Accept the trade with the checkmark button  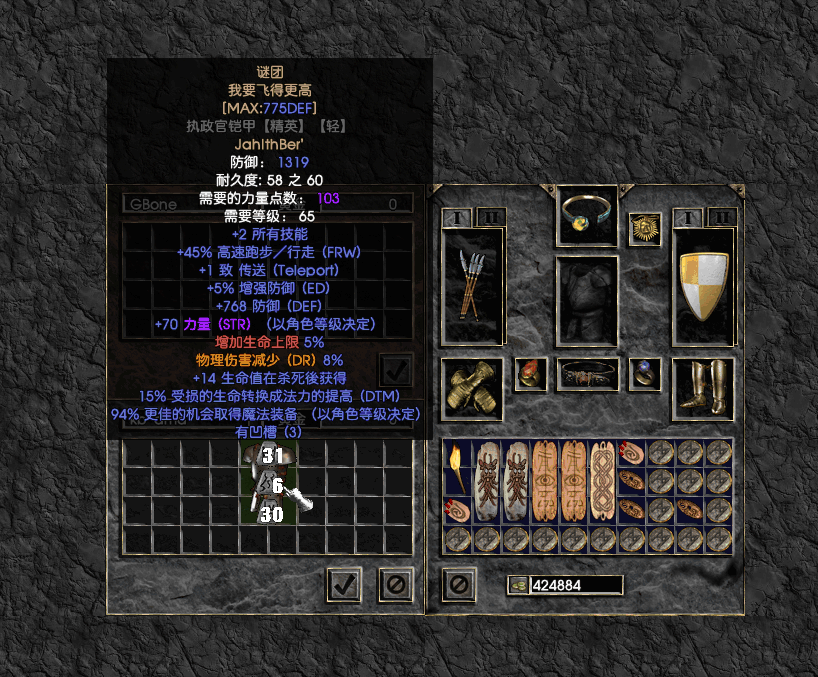[344, 584]
